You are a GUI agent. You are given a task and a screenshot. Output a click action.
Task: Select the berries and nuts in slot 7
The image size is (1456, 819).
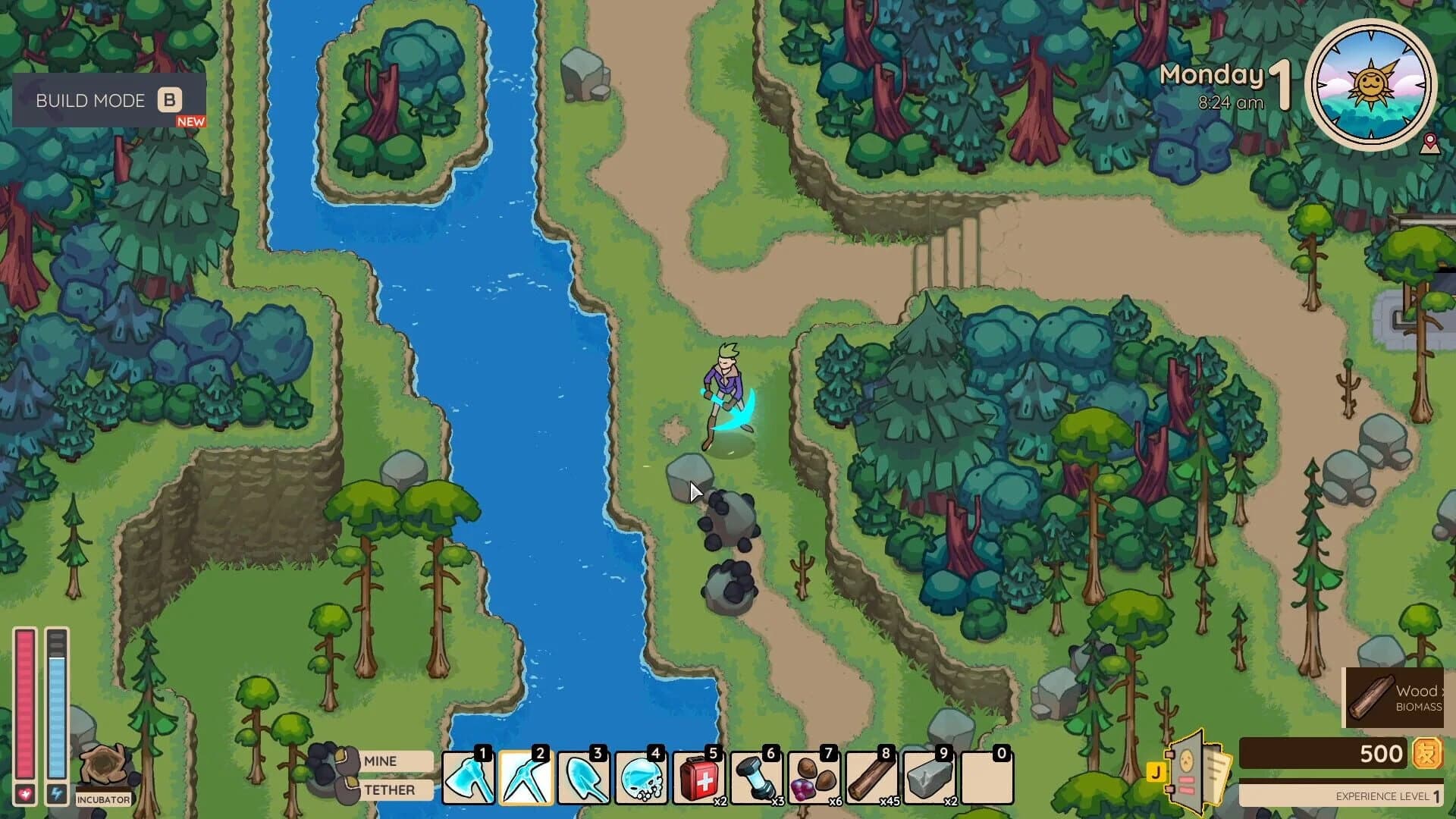(816, 777)
